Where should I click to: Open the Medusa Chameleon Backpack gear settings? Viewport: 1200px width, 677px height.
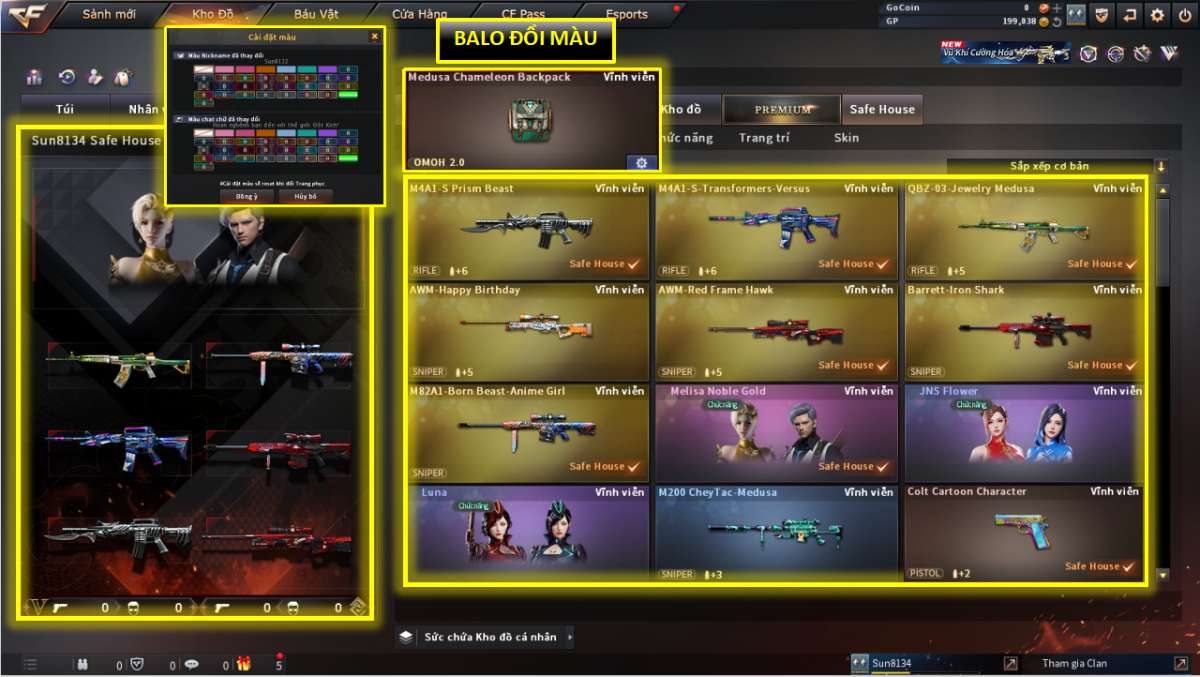(x=641, y=162)
